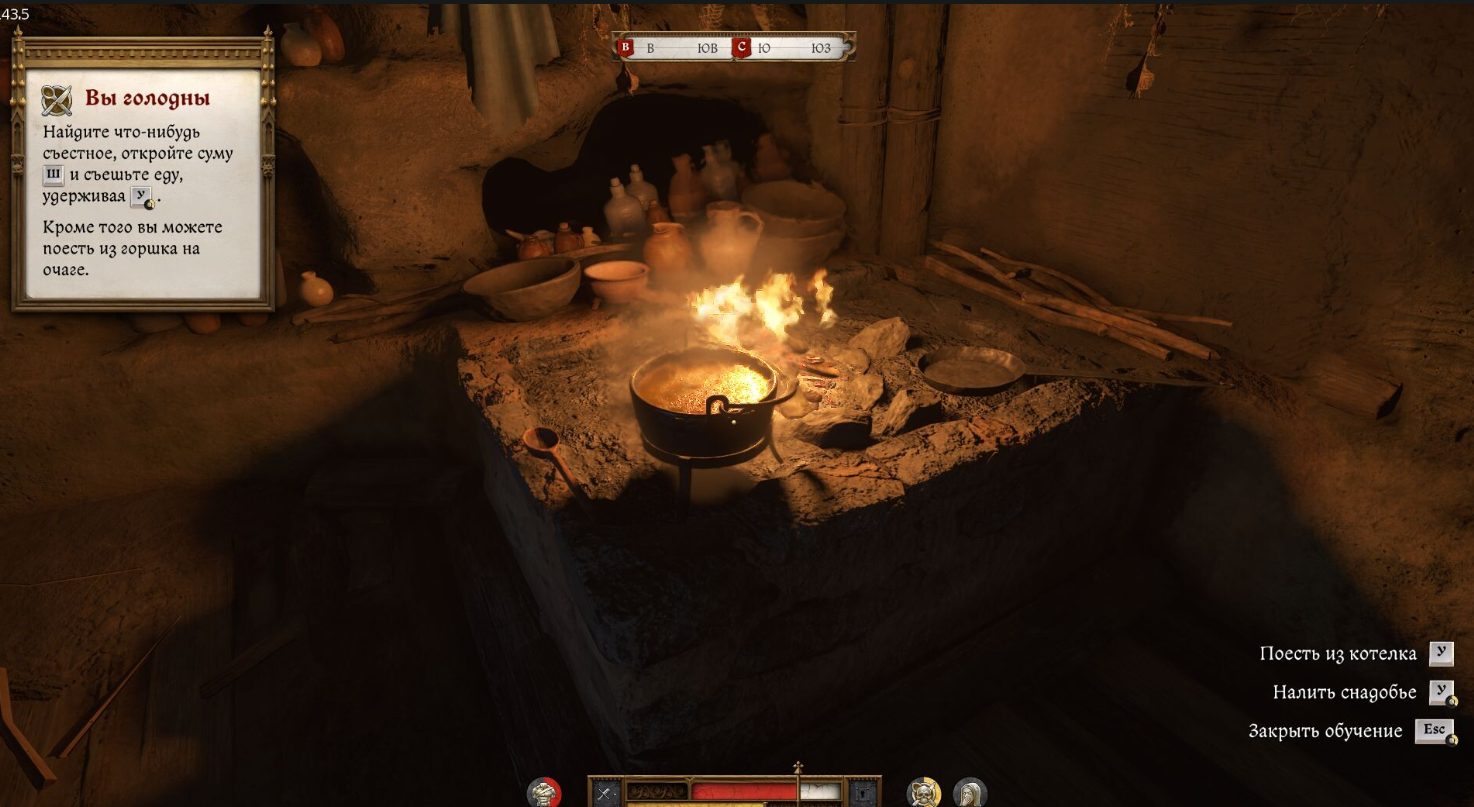Click the red quest marker C on the compass

pos(741,47)
